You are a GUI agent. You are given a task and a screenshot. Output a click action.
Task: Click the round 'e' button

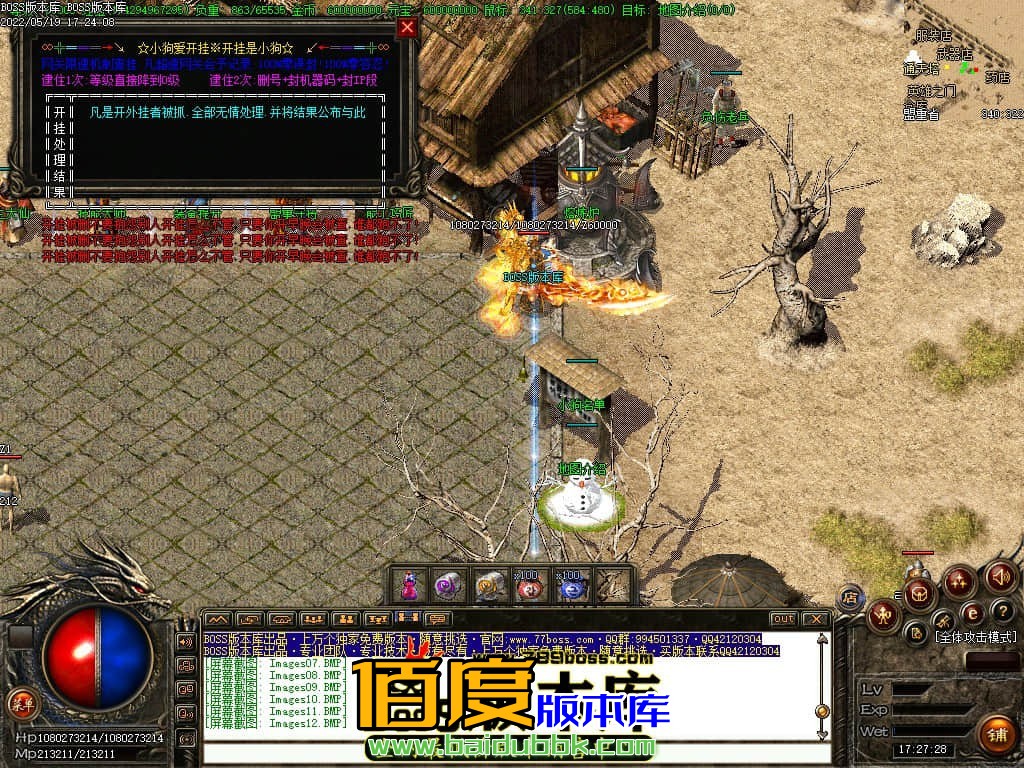(972, 612)
